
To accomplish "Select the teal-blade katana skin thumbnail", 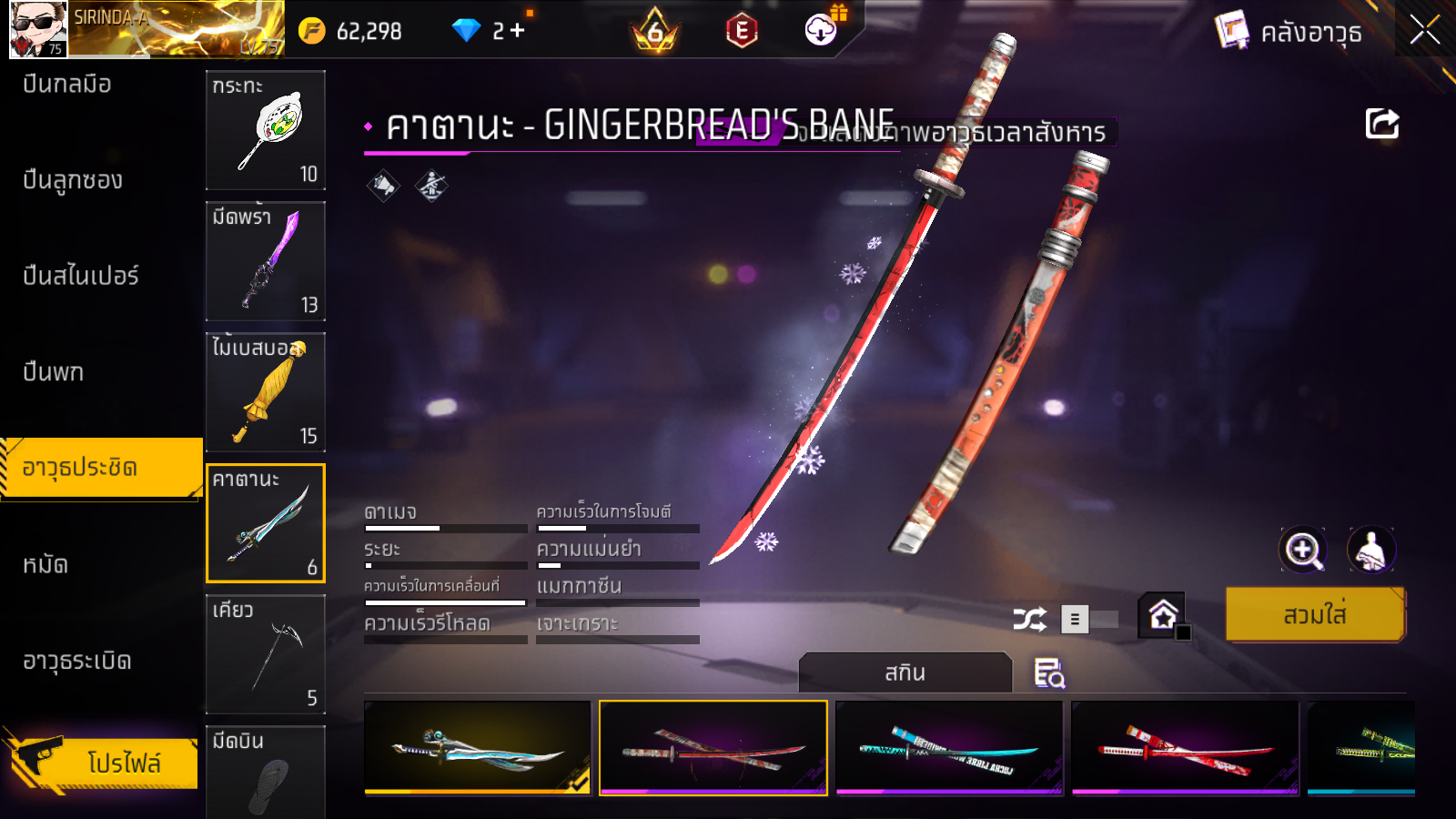I will [949, 748].
